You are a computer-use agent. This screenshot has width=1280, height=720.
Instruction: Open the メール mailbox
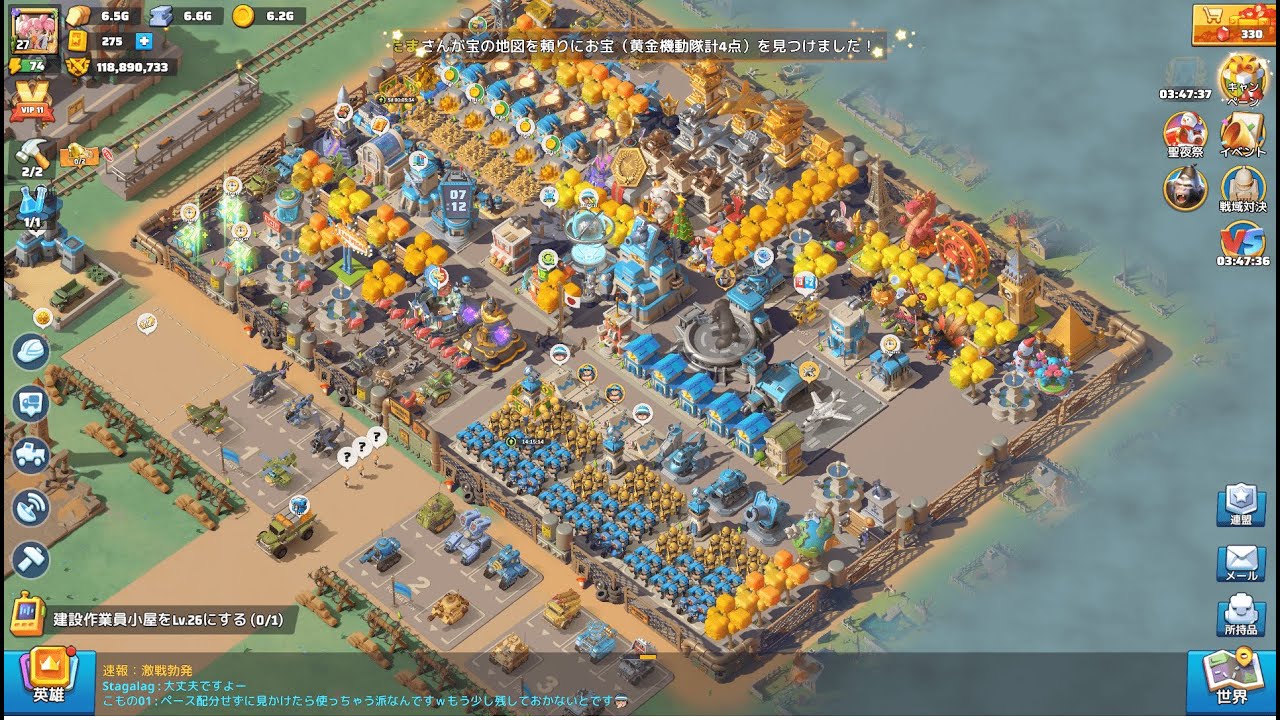1240,562
